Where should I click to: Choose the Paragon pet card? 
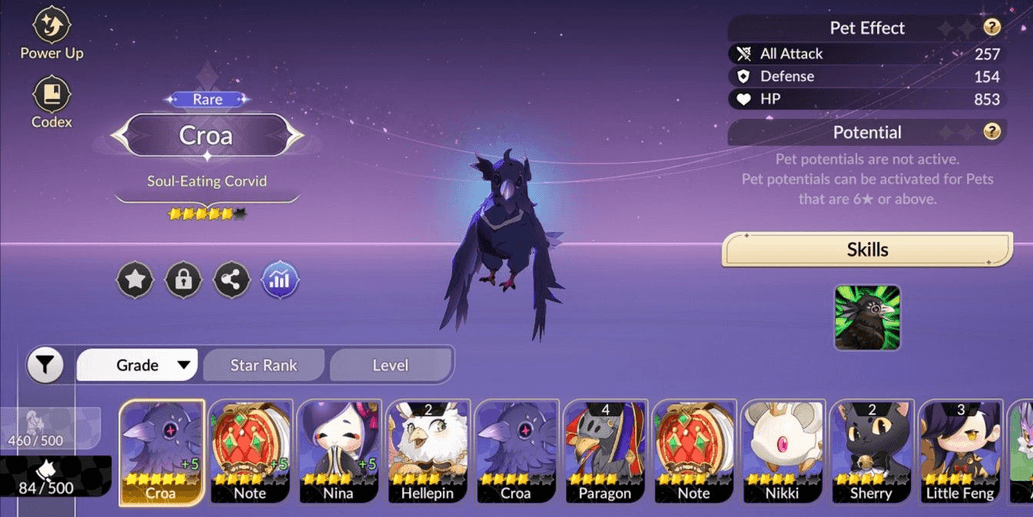[x=605, y=450]
